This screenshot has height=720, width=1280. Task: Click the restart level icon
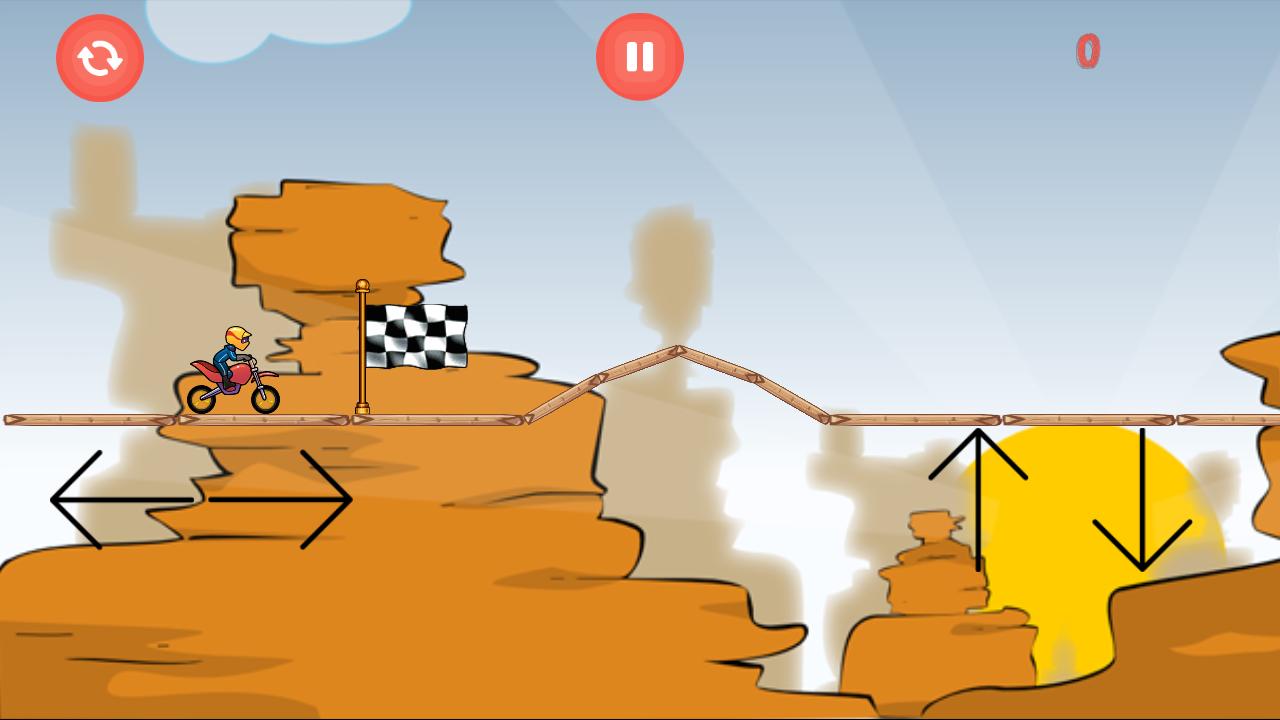[100, 57]
